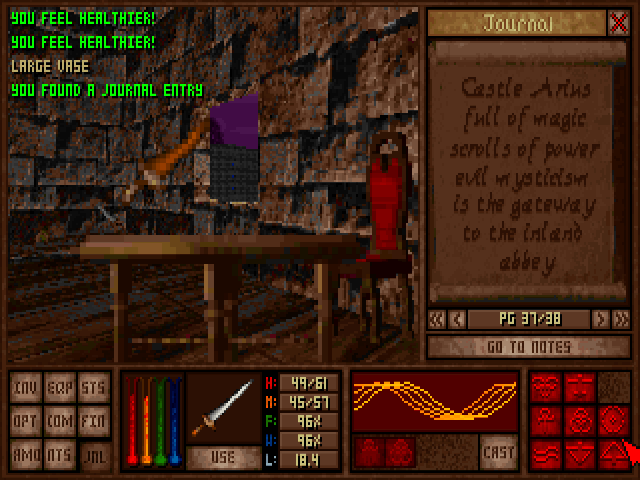Select the COM button
640x480 pixels.
coord(60,421)
